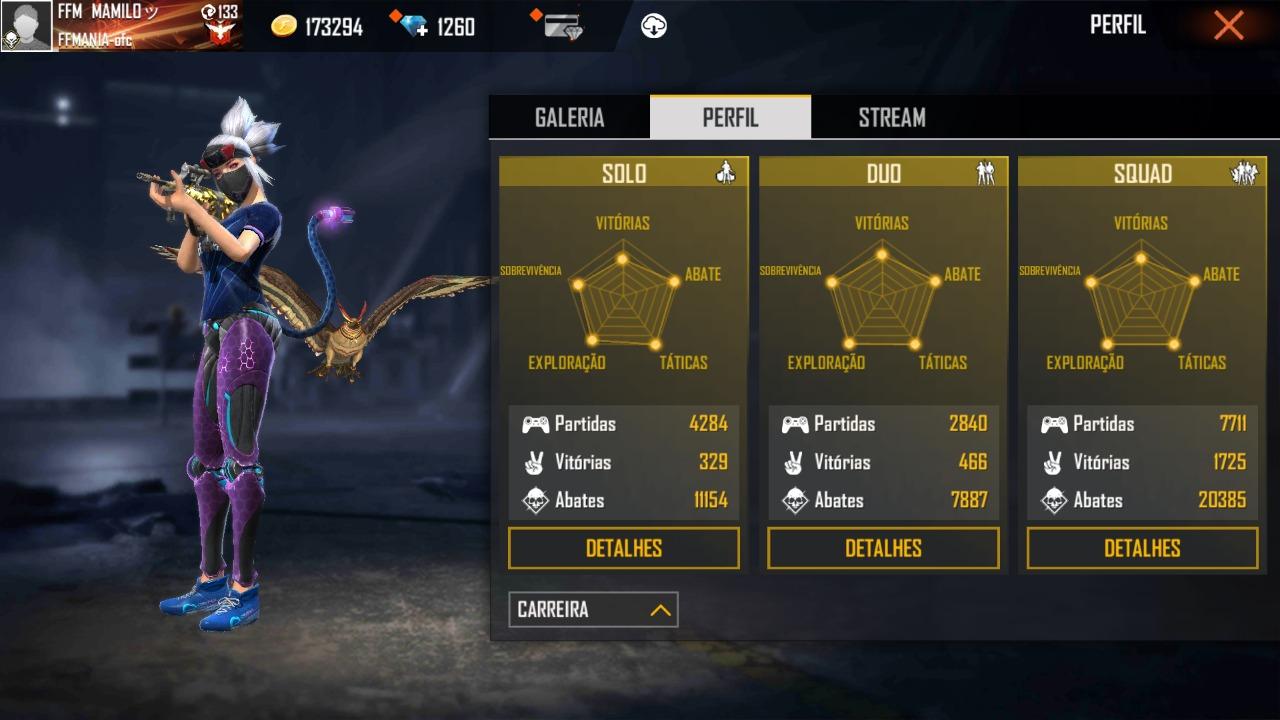Show Solo mode Detalhes
Image resolution: width=1280 pixels, height=720 pixels.
pos(623,548)
